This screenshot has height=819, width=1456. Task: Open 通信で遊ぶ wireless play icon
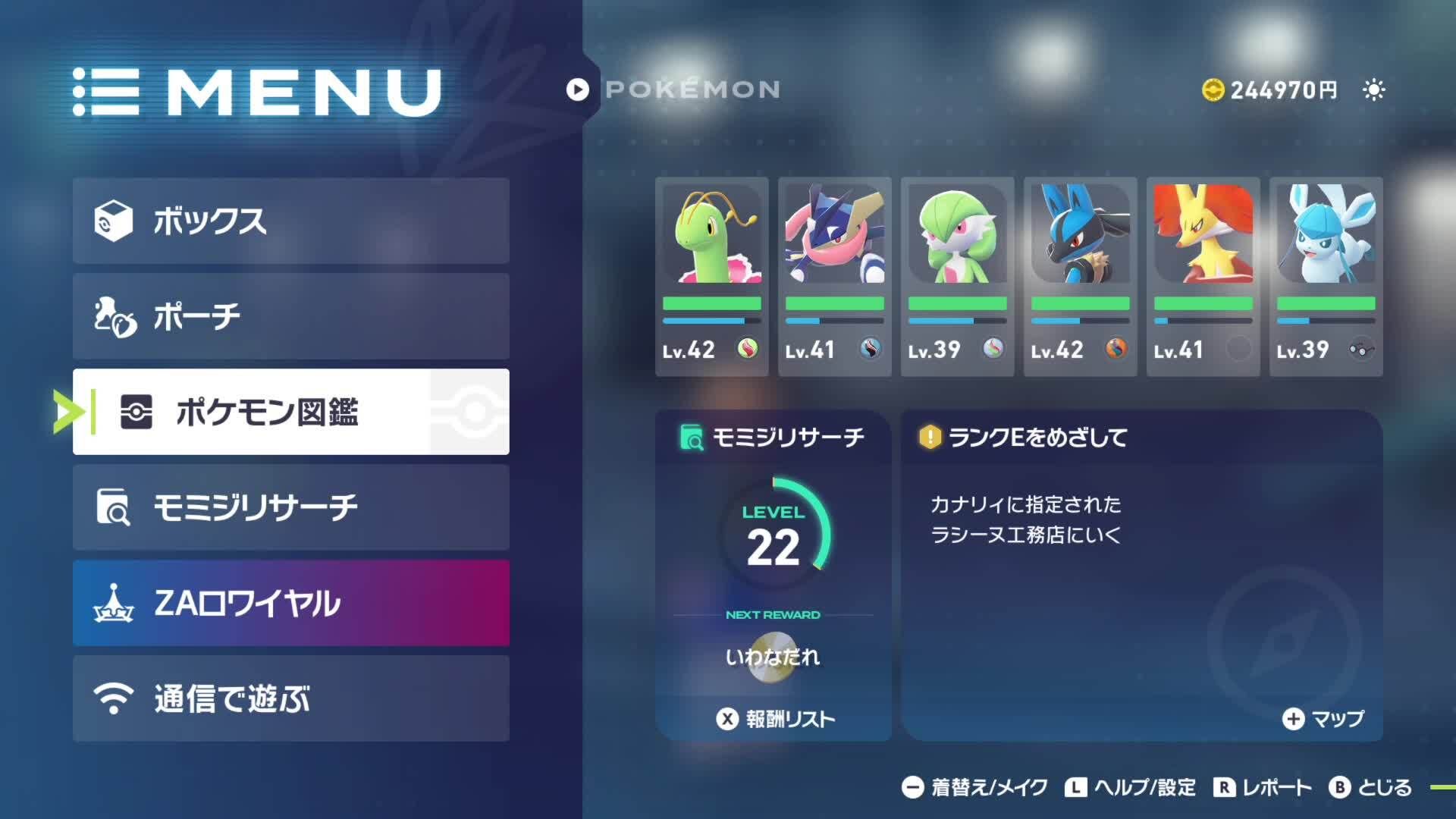pos(115,698)
